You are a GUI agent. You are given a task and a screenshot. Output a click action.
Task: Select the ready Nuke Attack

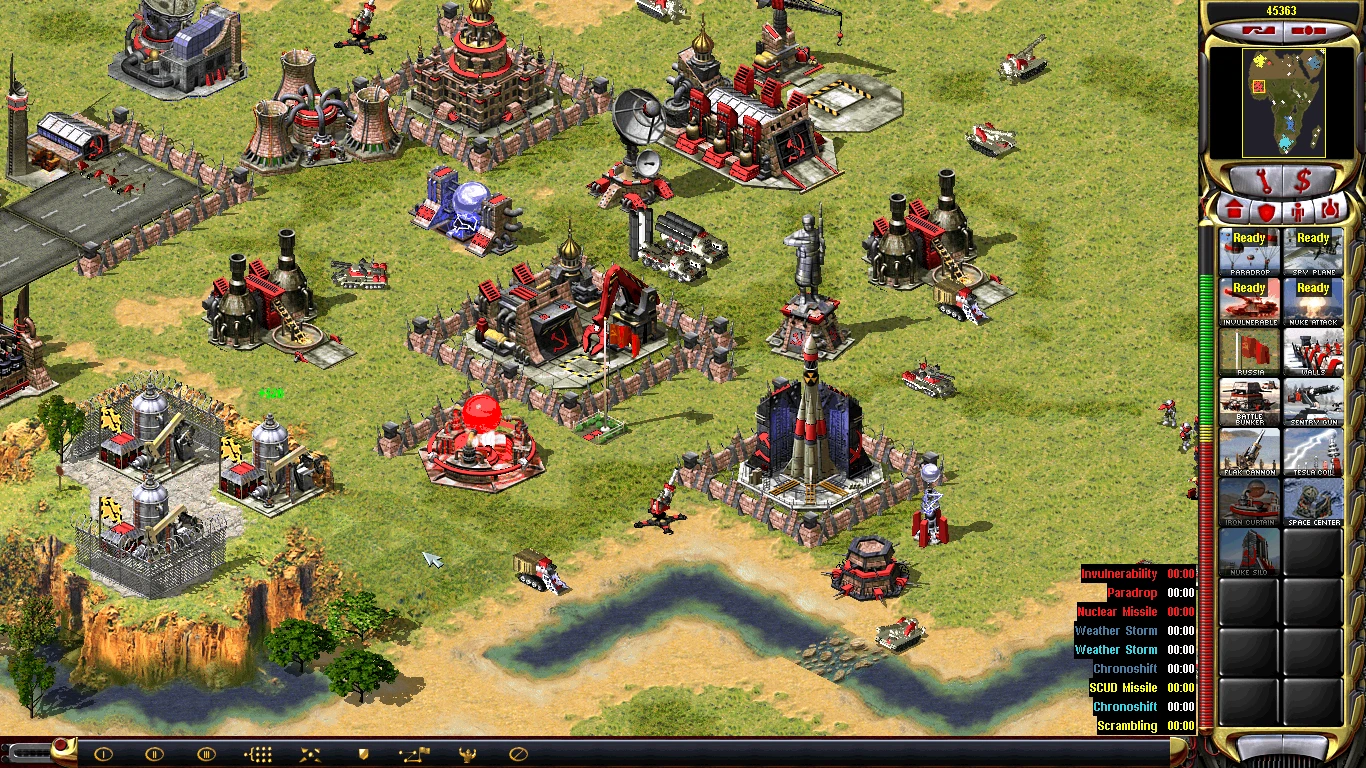(x=1313, y=302)
